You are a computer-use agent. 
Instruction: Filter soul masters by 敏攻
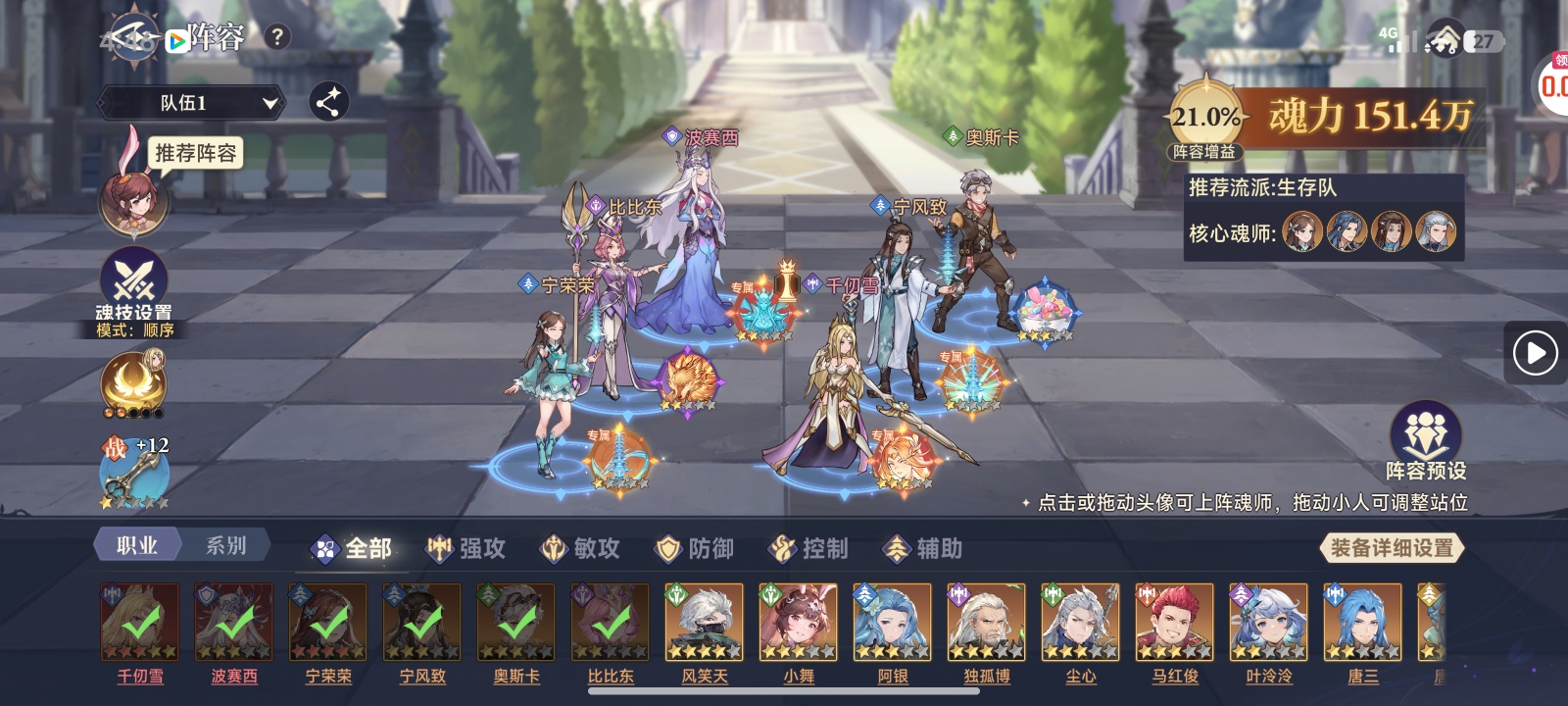tap(580, 549)
